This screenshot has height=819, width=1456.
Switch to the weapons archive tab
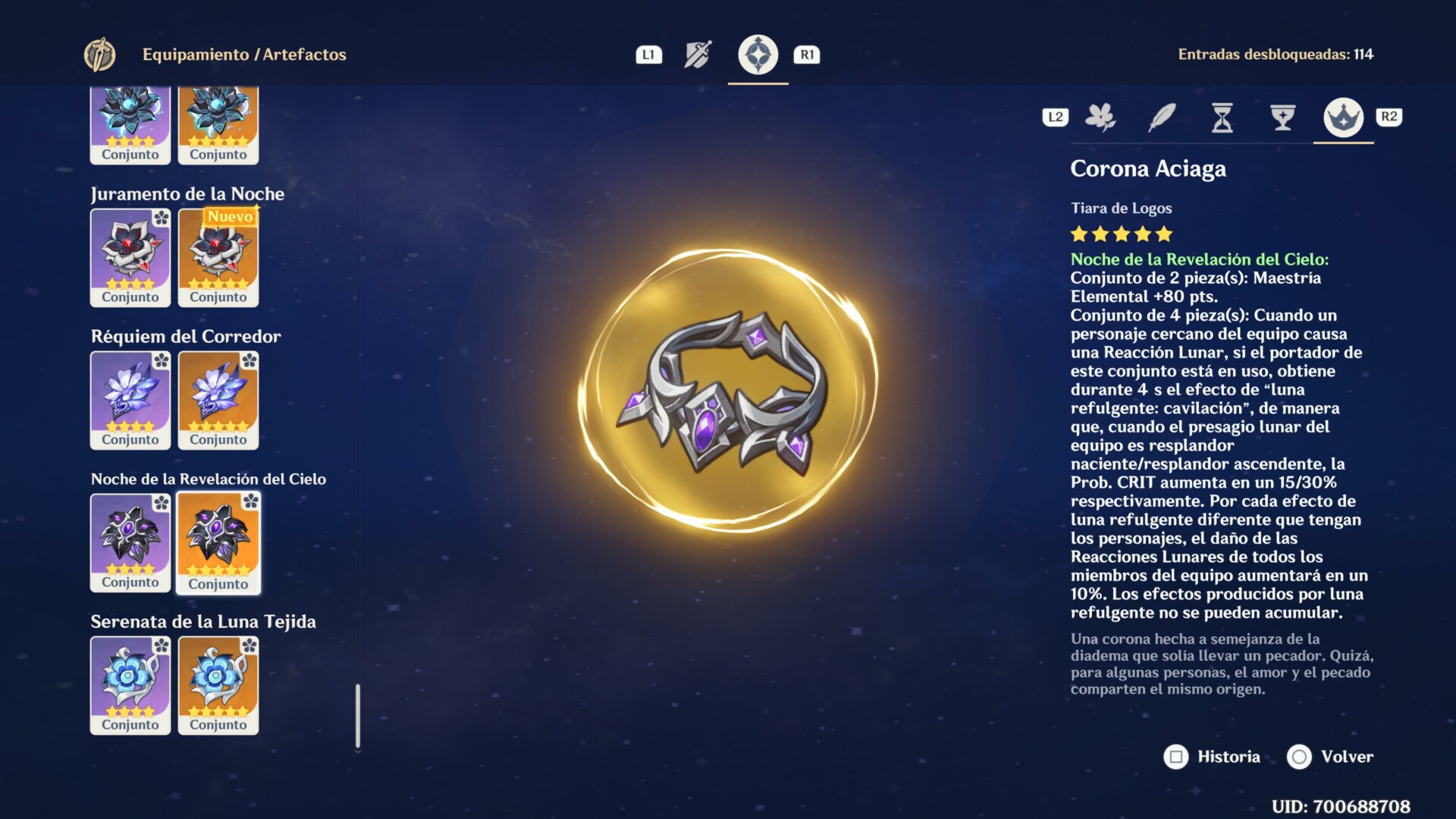698,55
